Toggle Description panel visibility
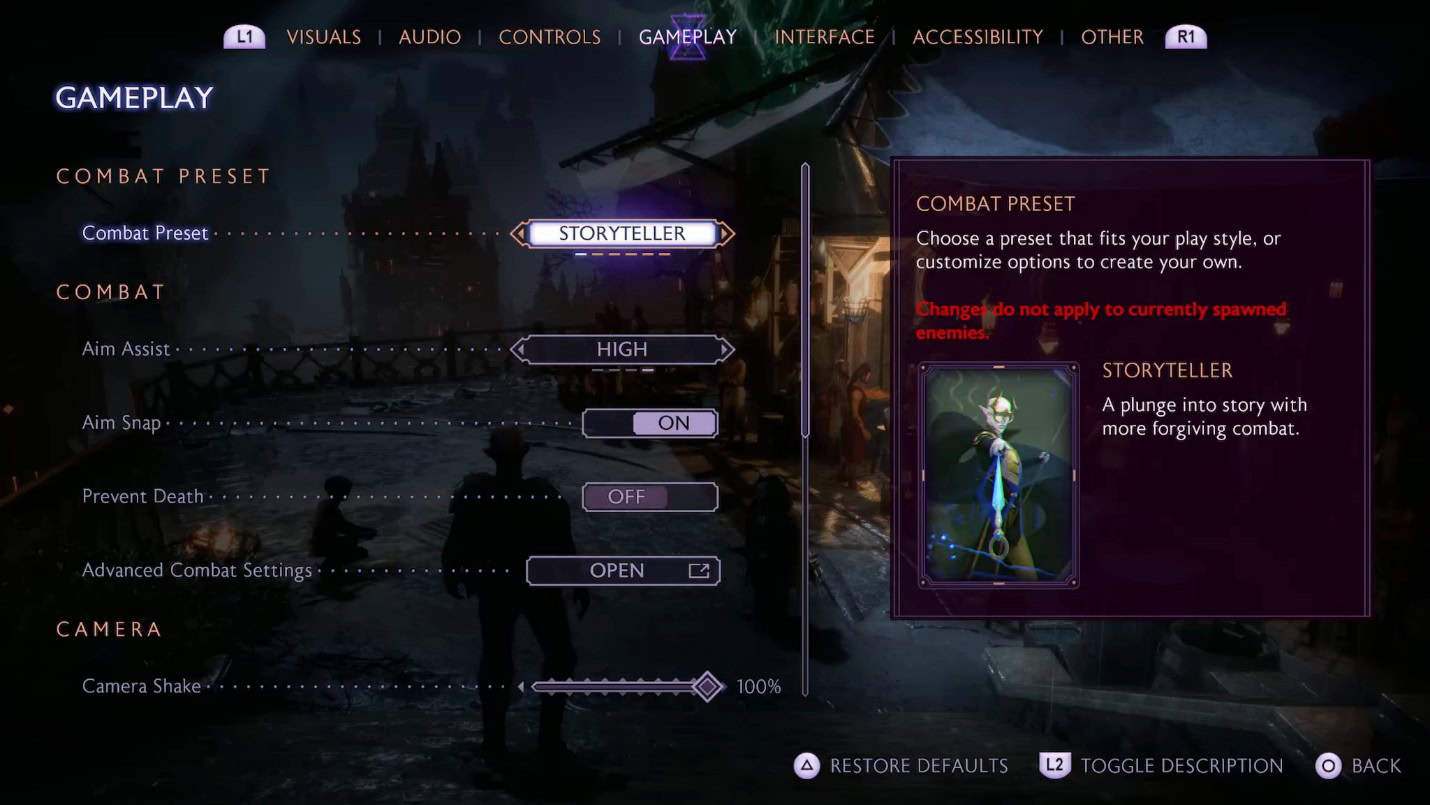Screen dimensions: 1430x805 pyautogui.click(x=1162, y=766)
